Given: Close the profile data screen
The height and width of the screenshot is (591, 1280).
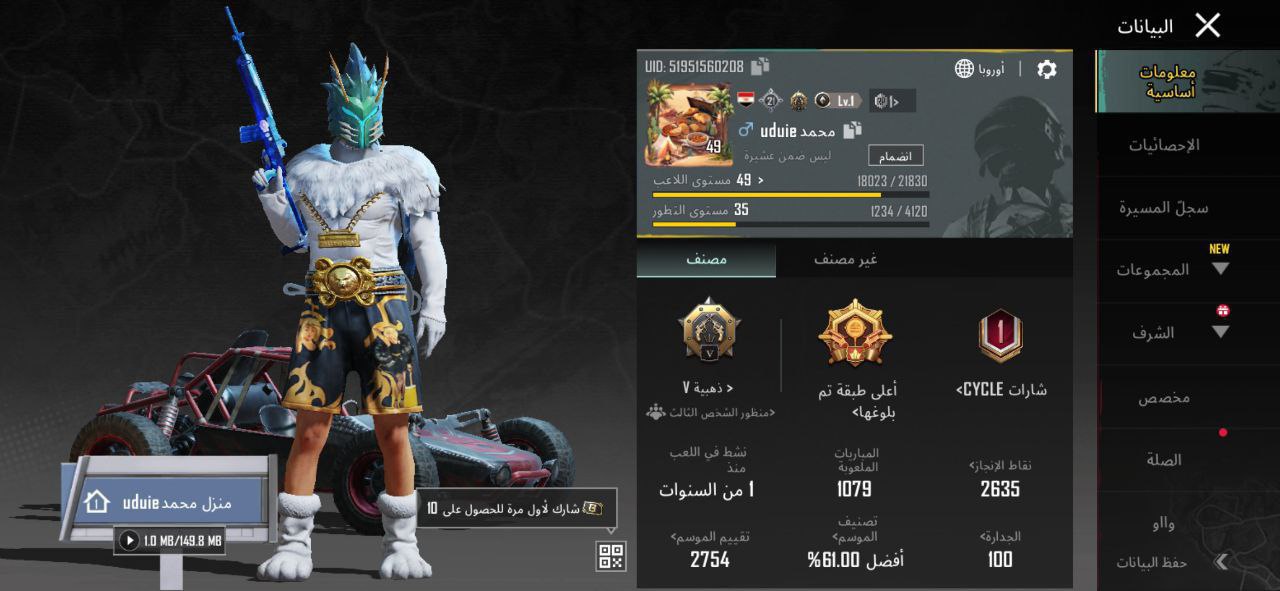Looking at the screenshot, I should [x=1207, y=26].
